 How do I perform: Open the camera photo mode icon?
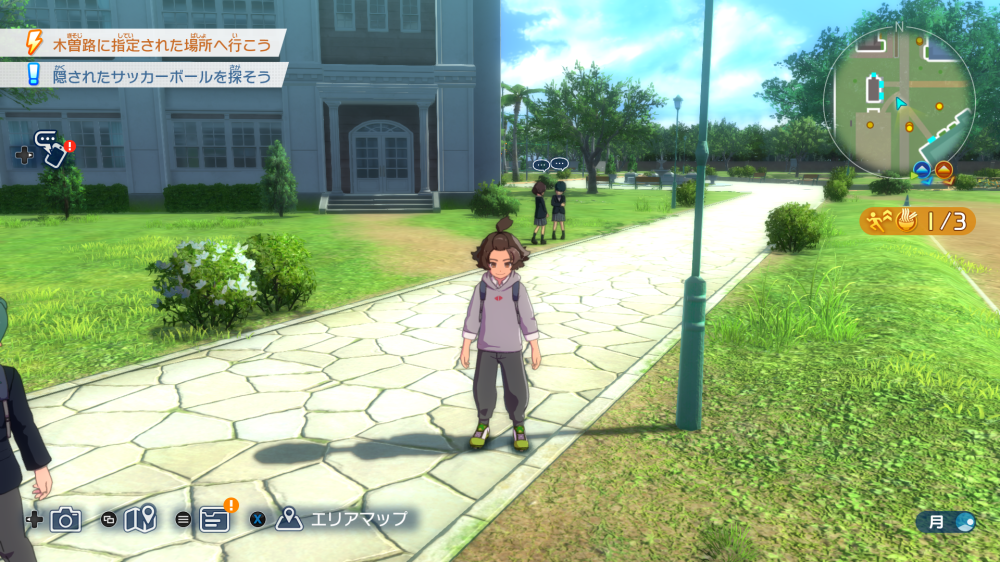point(66,519)
